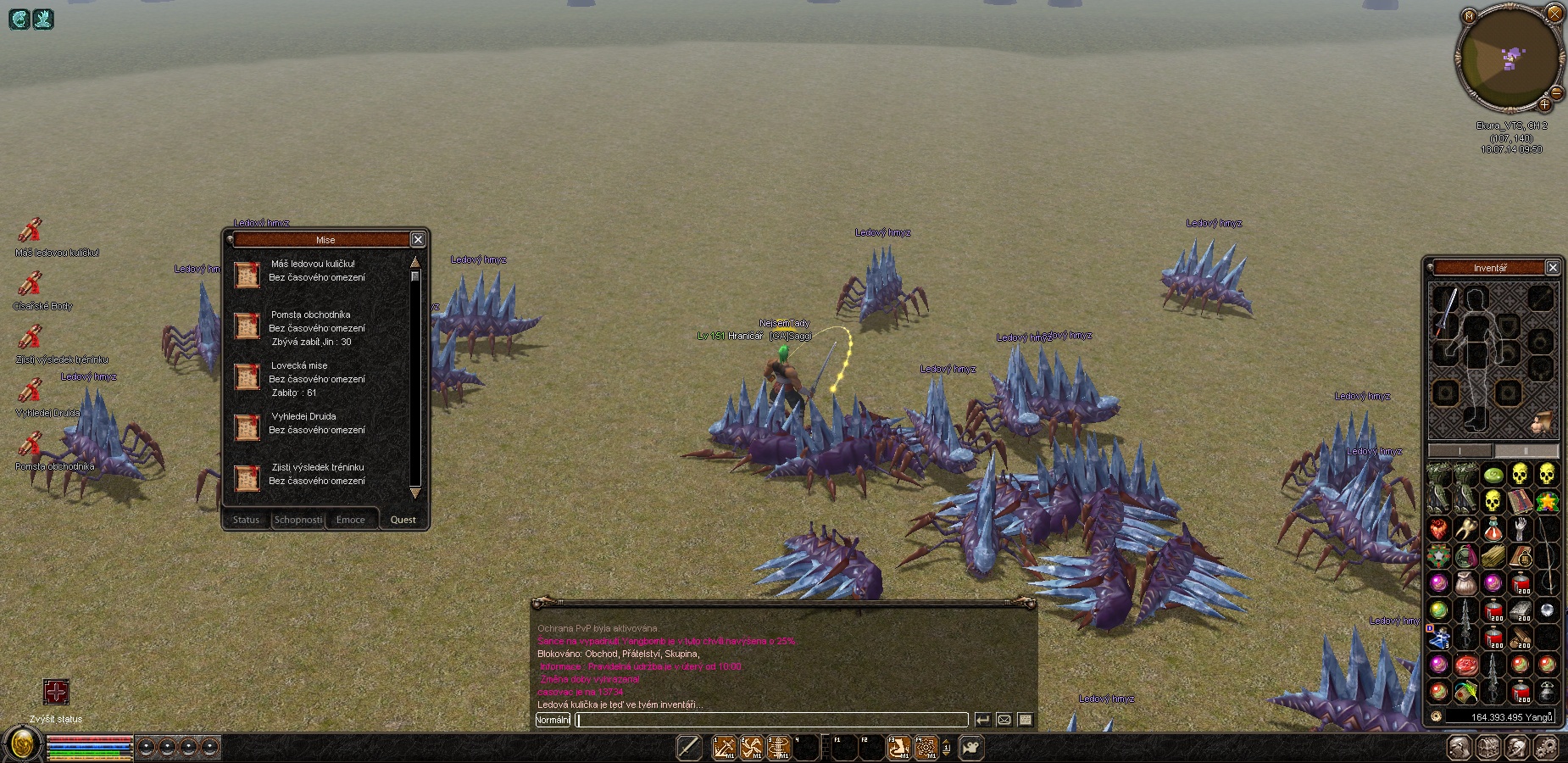Open the settings gear button
1568x763 pixels.
pyautogui.click(x=1547, y=748)
